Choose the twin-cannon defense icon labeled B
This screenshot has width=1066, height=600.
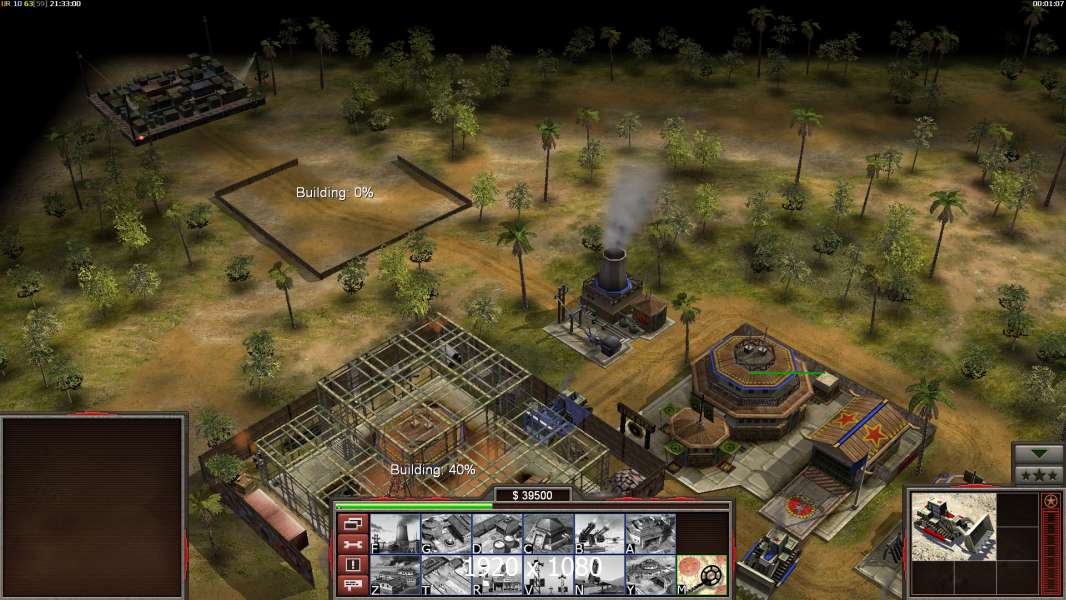click(x=599, y=534)
